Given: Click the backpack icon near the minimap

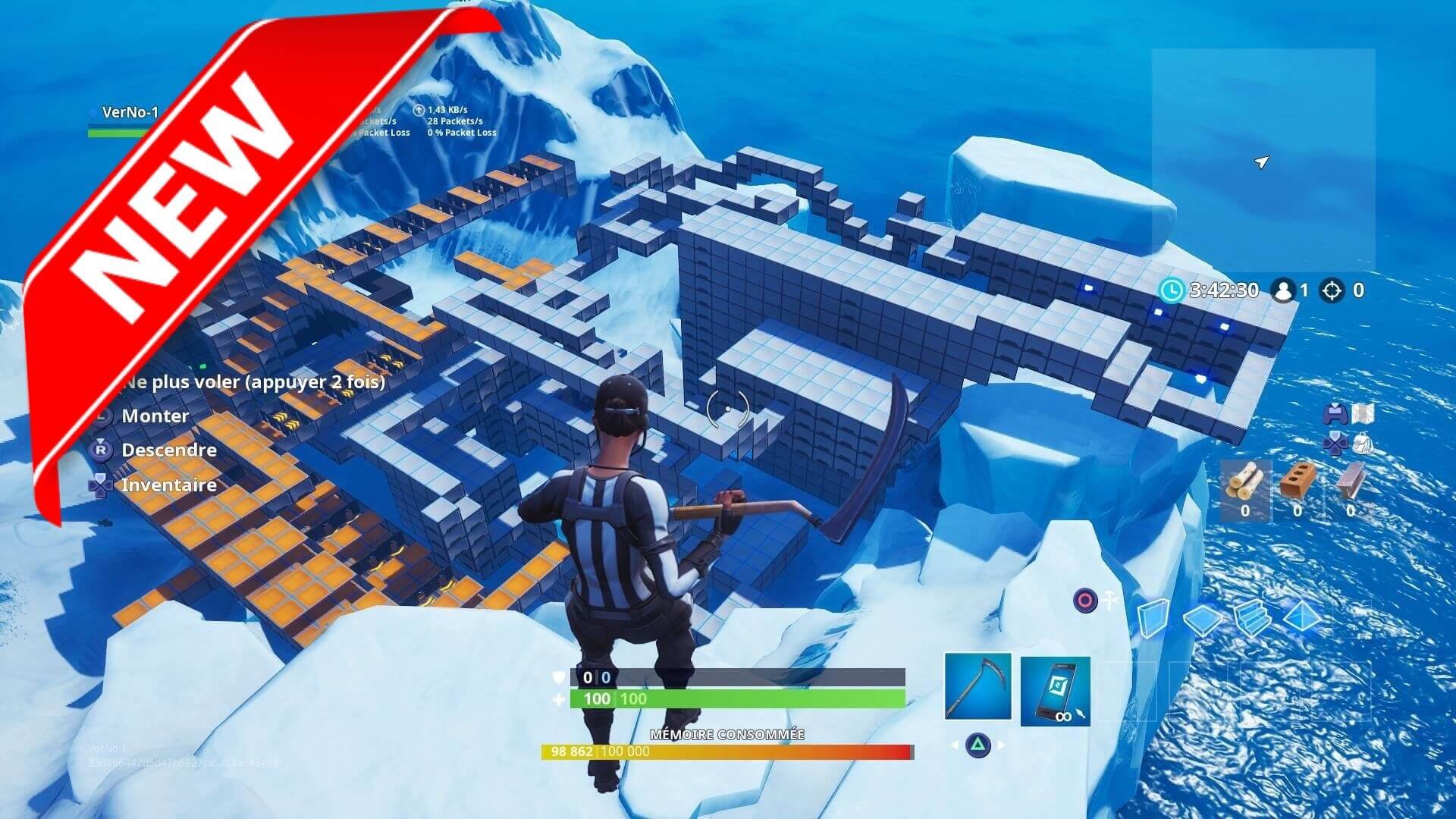Looking at the screenshot, I should (x=1362, y=444).
